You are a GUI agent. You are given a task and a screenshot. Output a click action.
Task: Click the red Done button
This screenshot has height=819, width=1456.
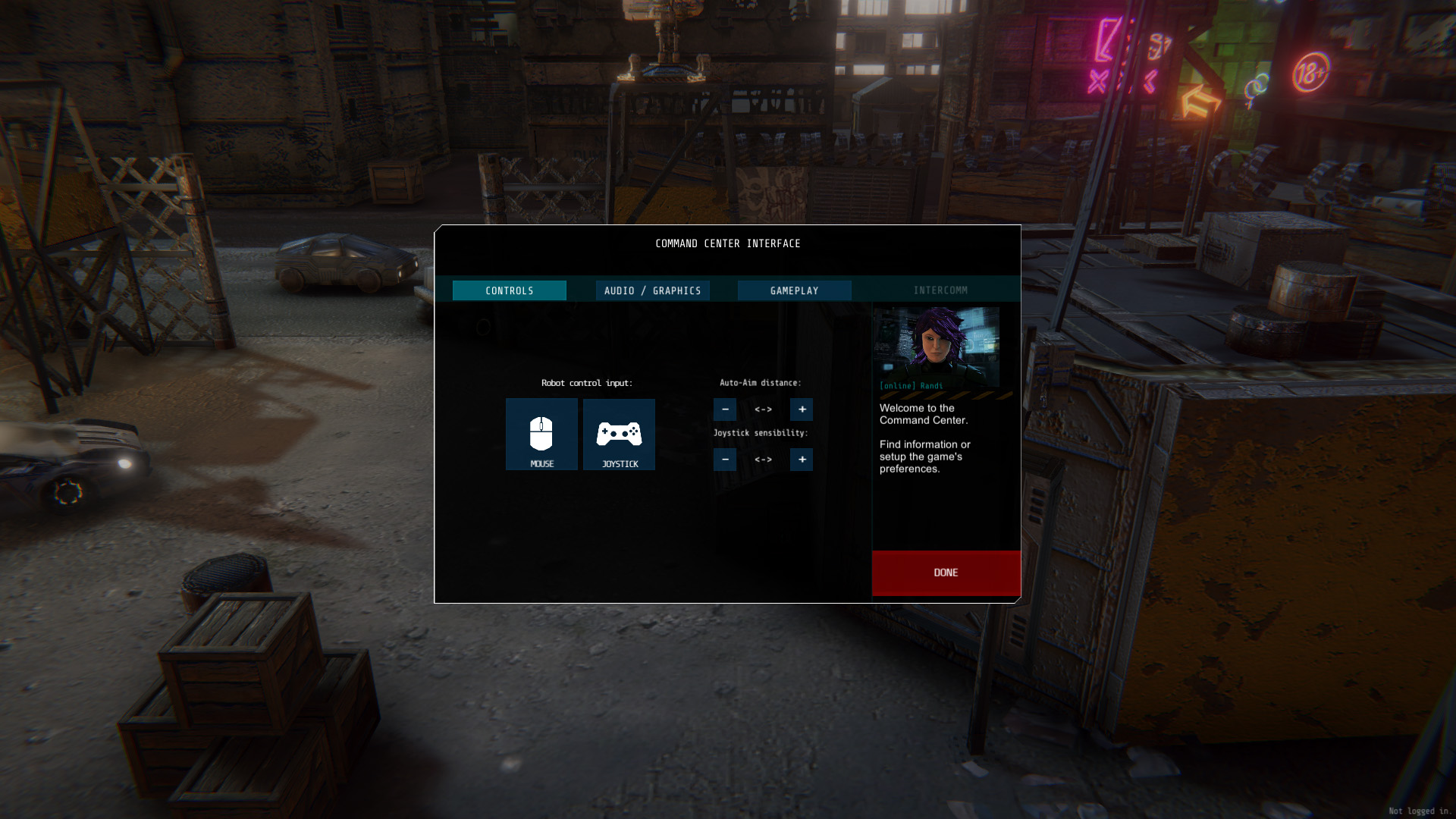click(x=946, y=573)
